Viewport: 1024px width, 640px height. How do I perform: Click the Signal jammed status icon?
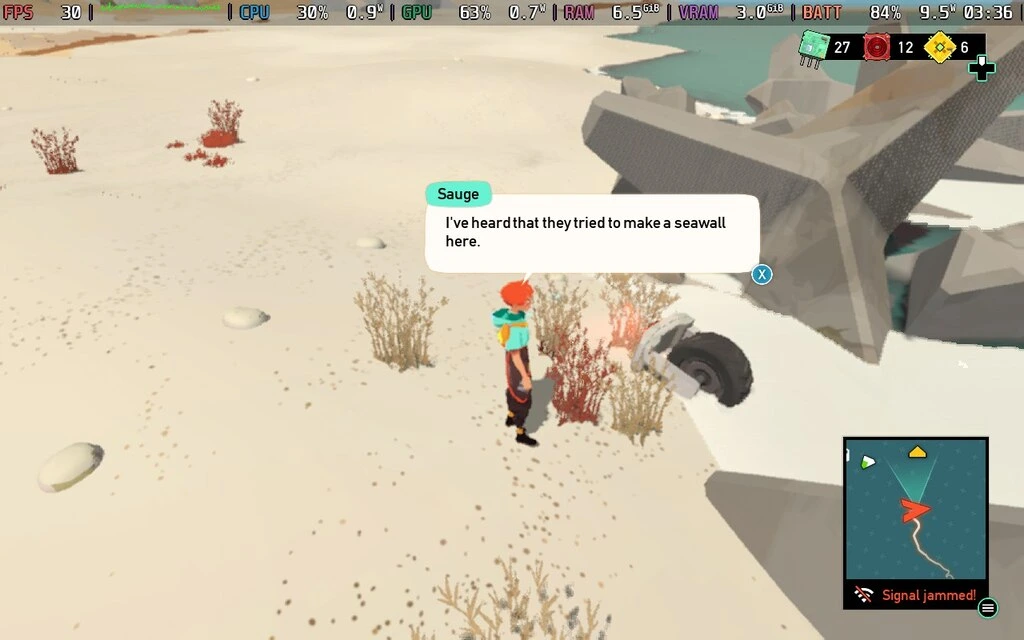864,595
